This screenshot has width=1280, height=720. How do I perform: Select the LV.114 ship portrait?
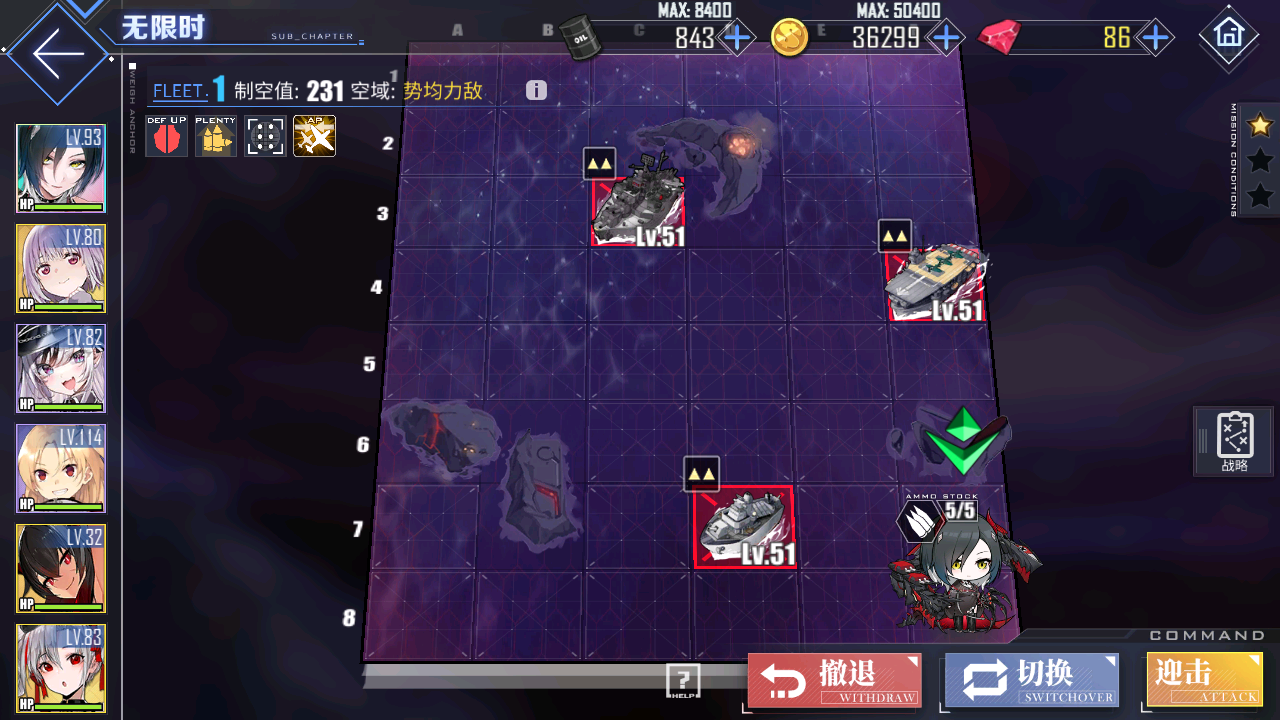click(x=61, y=469)
